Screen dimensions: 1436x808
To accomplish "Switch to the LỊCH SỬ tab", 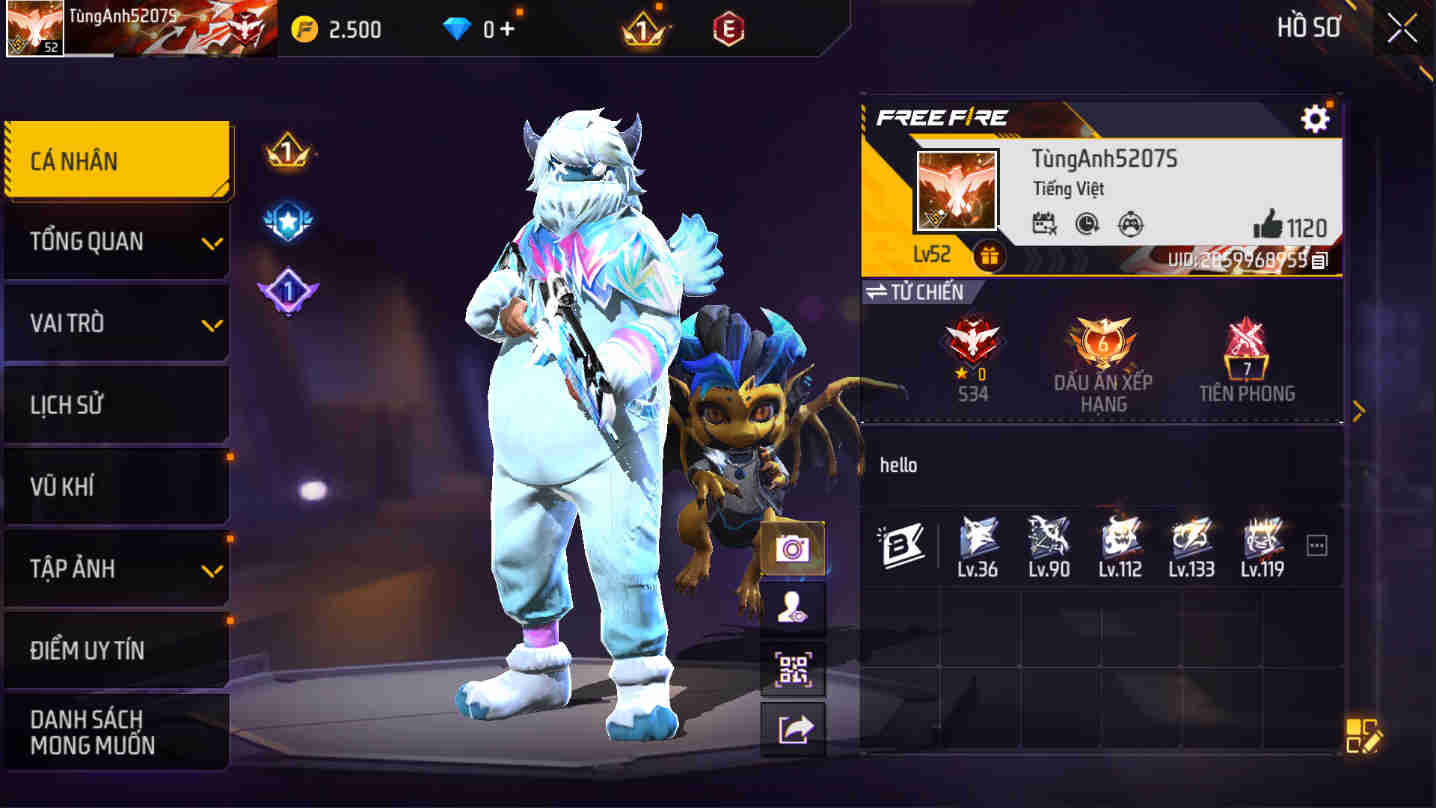I will (x=117, y=404).
